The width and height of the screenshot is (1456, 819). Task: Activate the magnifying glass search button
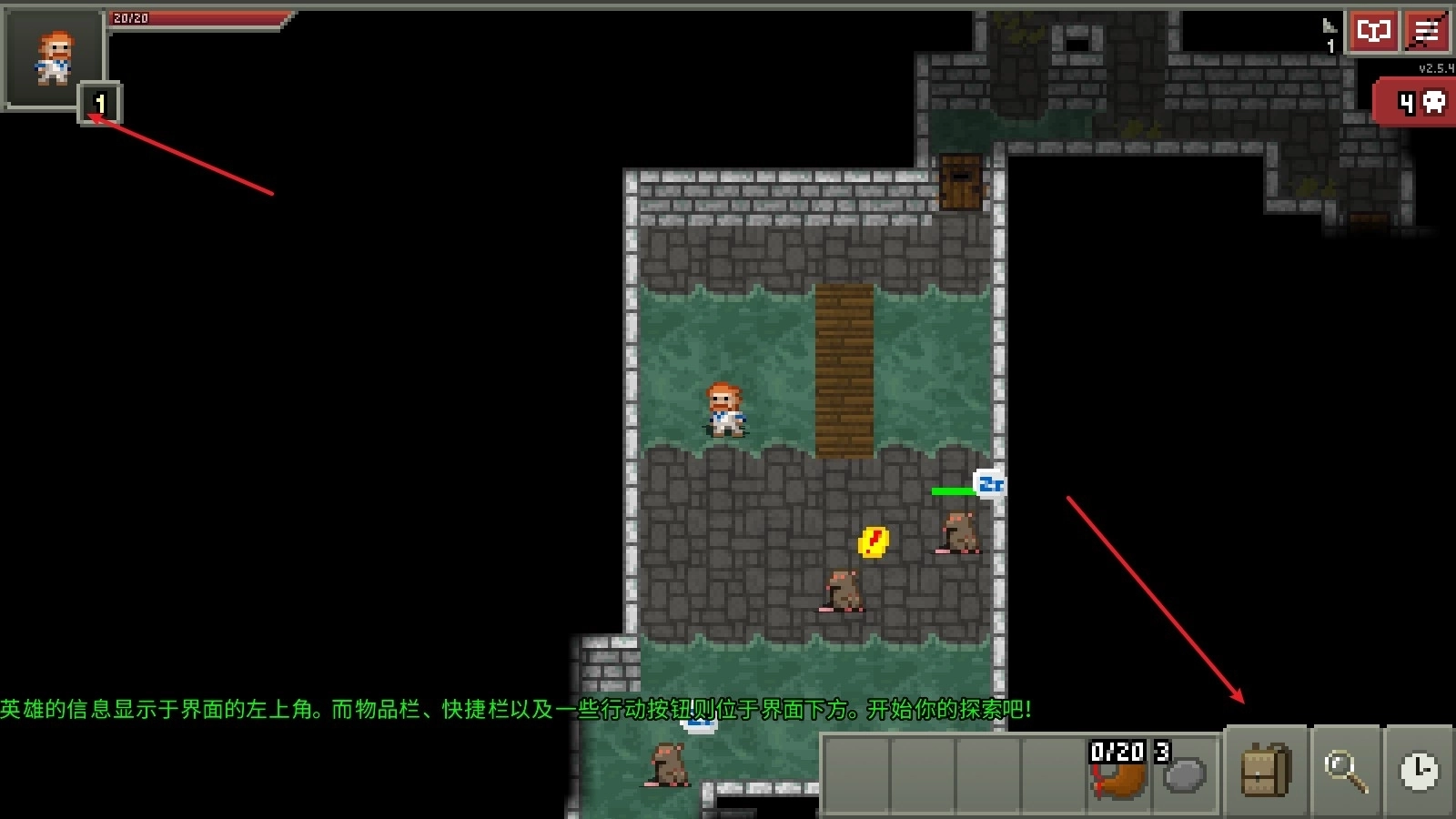point(1345,771)
